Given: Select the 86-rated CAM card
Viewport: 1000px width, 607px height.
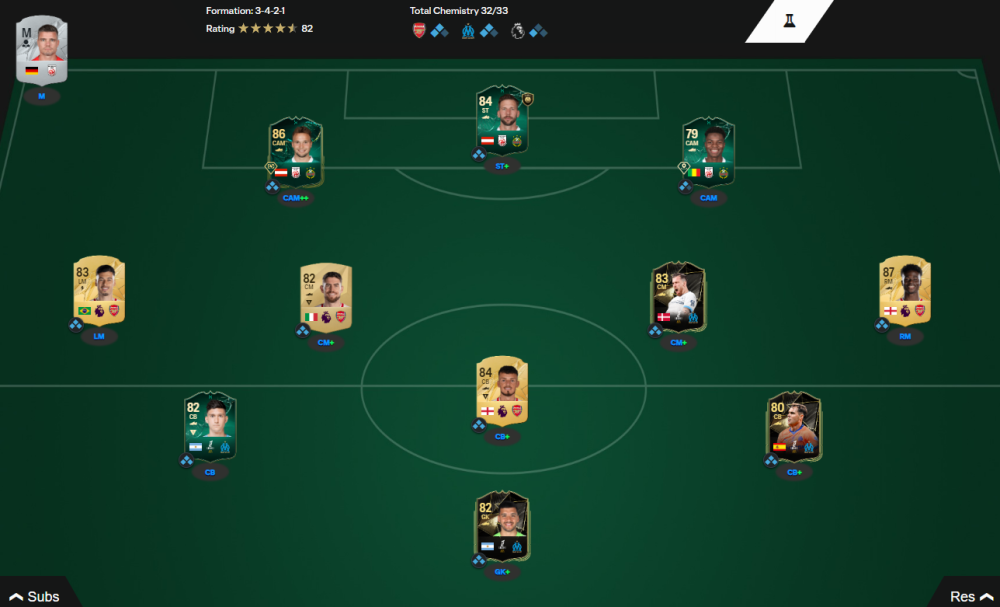Looking at the screenshot, I should (x=295, y=152).
